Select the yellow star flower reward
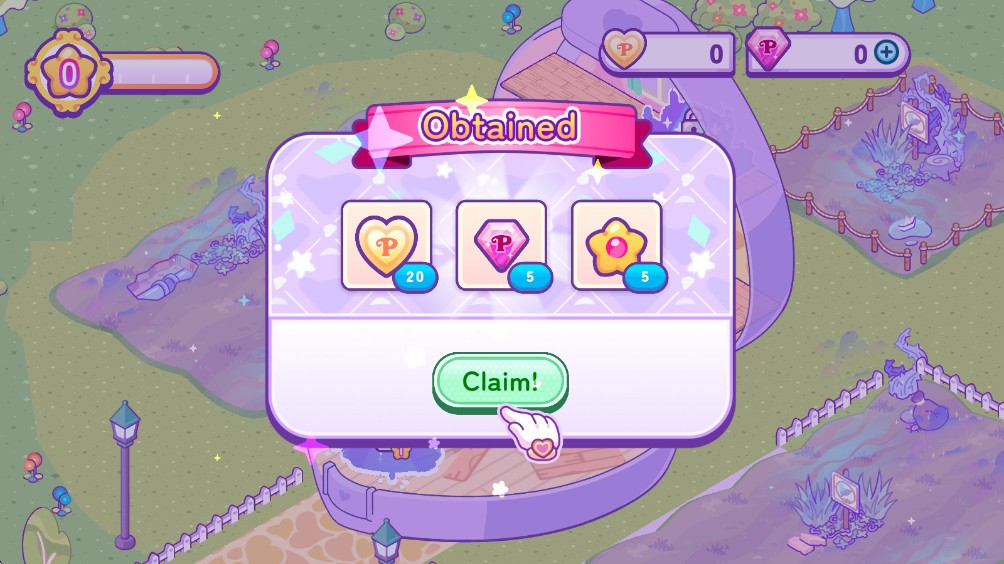This screenshot has height=564, width=1004. tap(616, 244)
